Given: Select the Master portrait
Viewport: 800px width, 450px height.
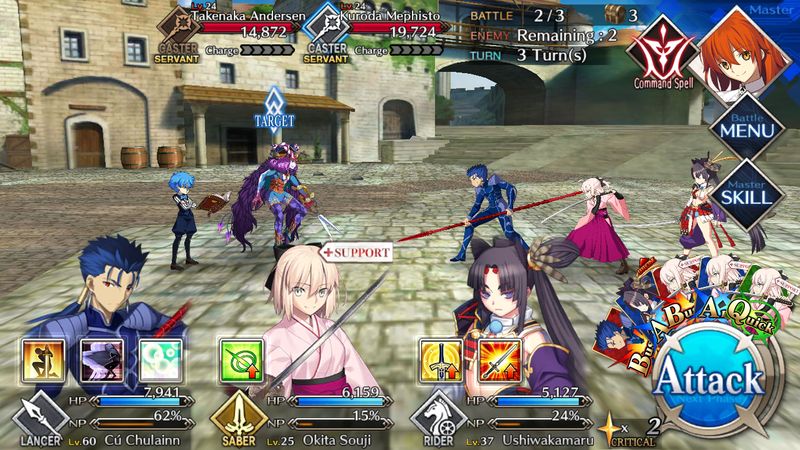Looking at the screenshot, I should tap(745, 52).
